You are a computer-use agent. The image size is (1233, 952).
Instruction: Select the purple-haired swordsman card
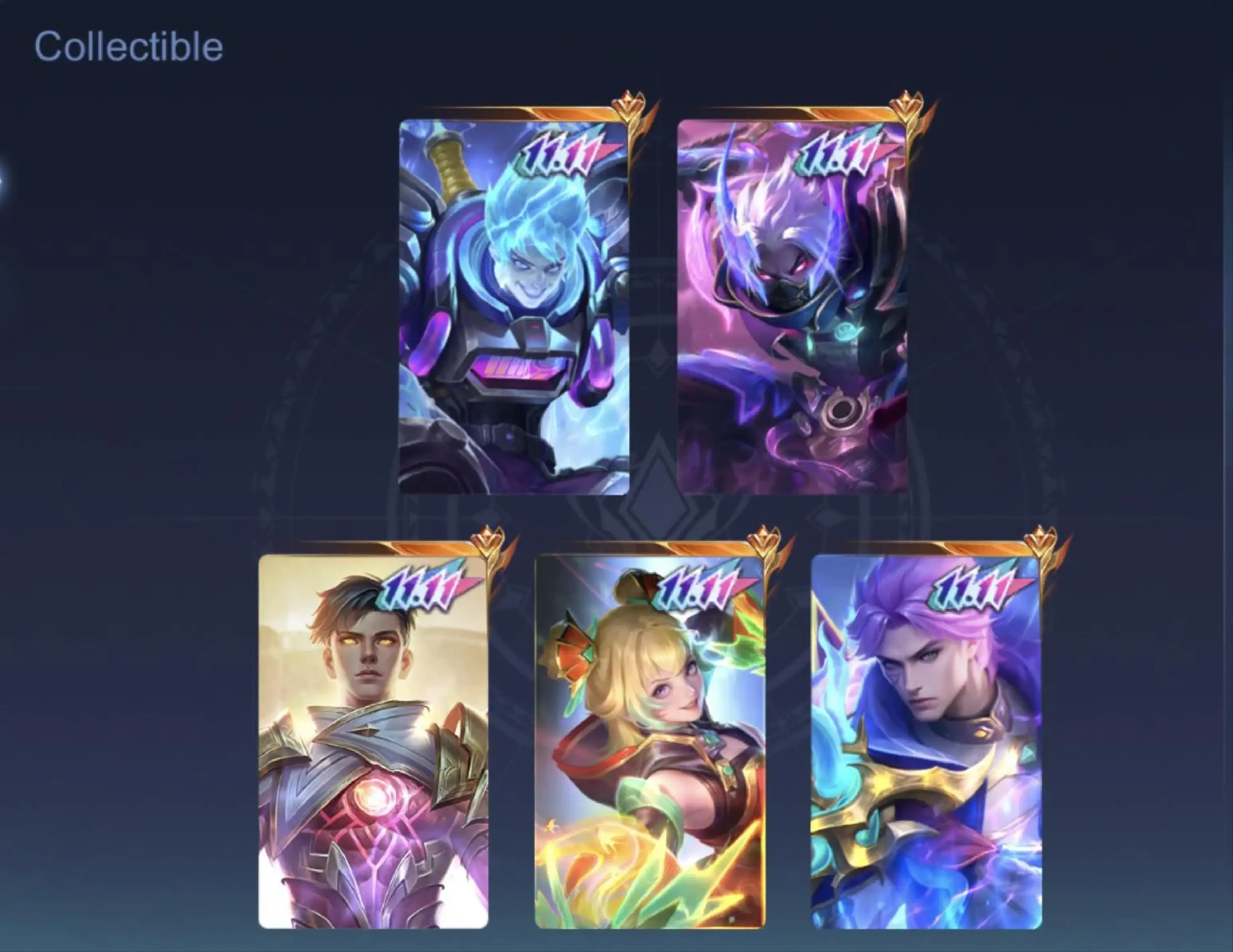[x=926, y=742]
